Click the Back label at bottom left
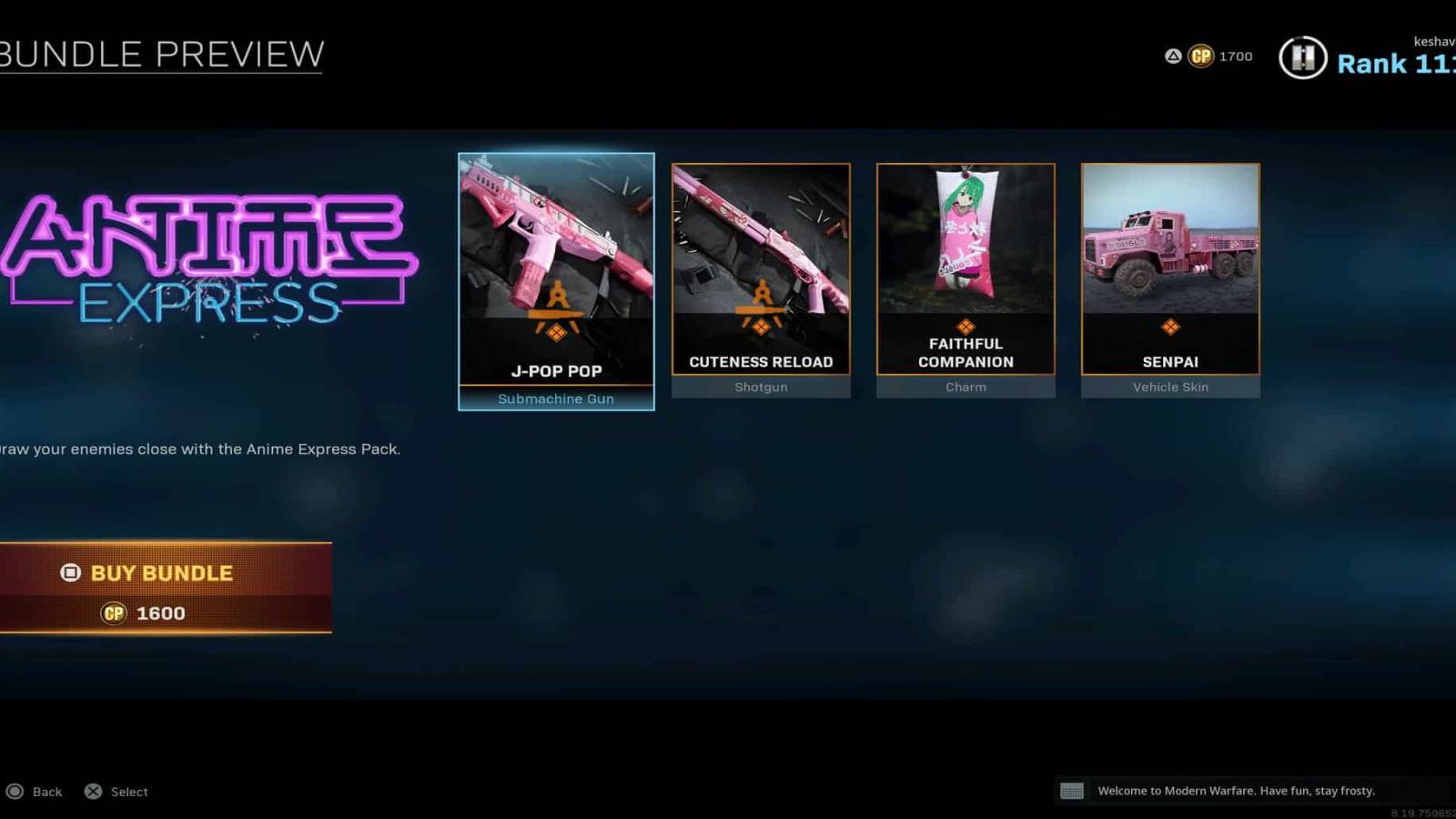Screen dimensions: 1456x819 pyautogui.click(x=46, y=791)
